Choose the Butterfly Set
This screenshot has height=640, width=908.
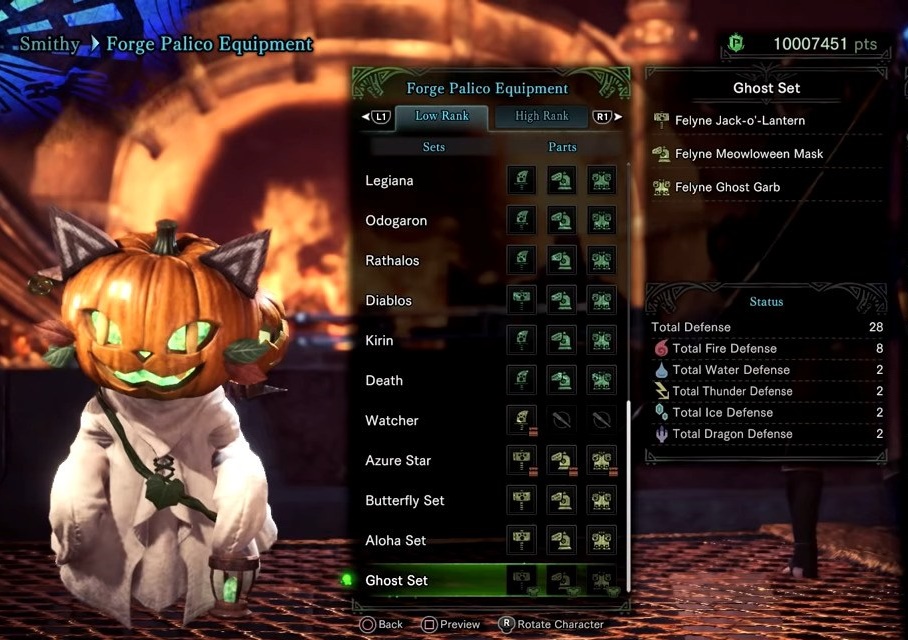coord(405,501)
